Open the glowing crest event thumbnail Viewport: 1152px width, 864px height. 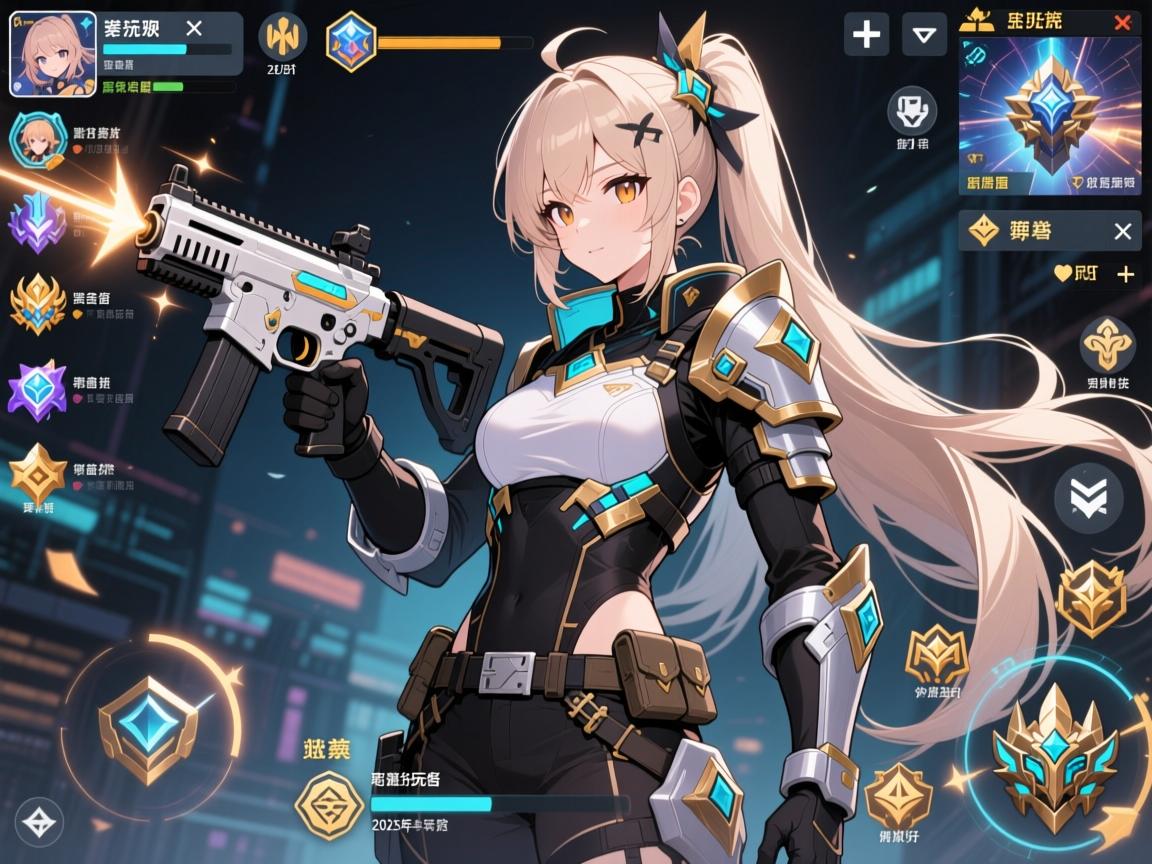(x=1049, y=115)
